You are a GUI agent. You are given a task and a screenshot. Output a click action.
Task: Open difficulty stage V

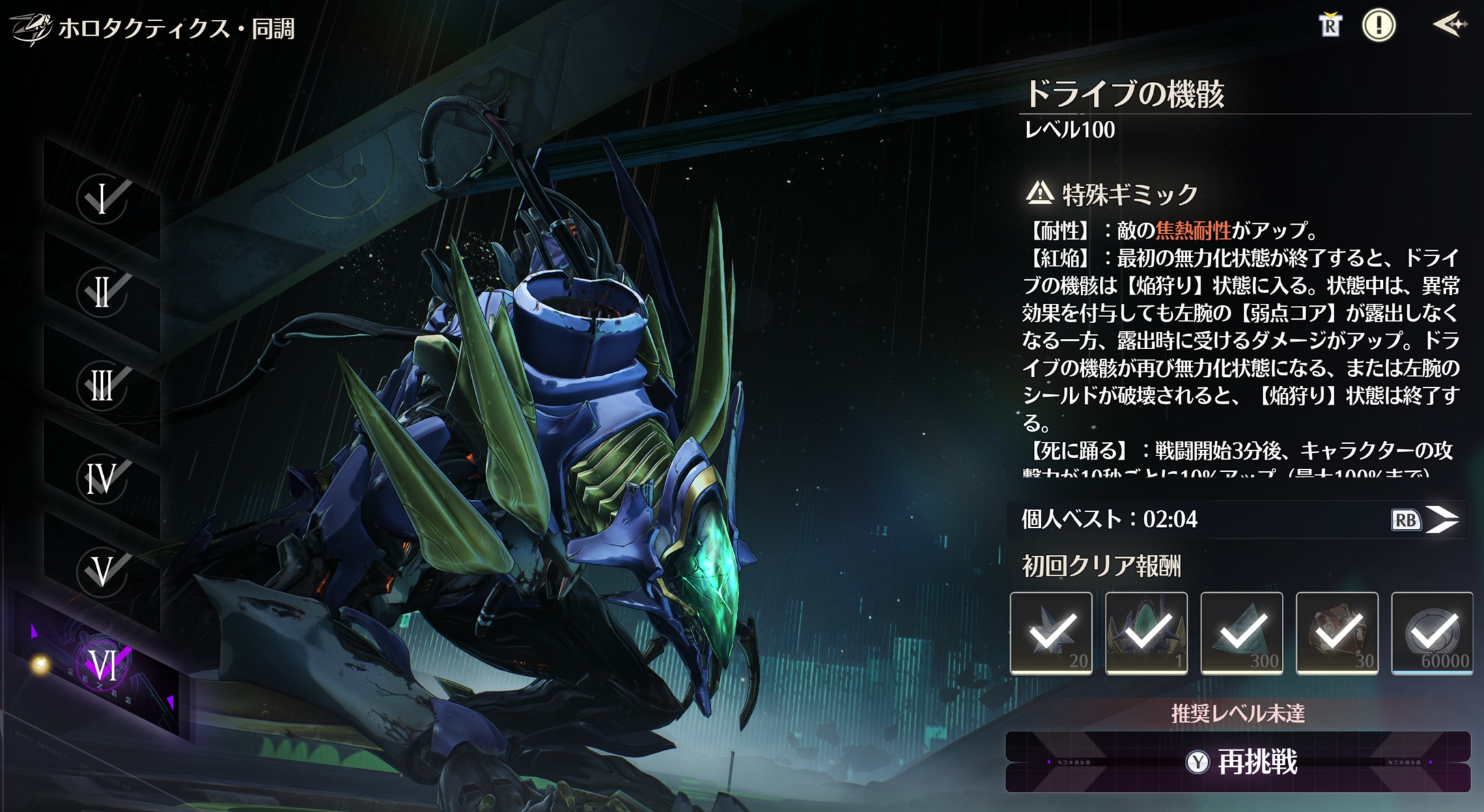click(102, 571)
